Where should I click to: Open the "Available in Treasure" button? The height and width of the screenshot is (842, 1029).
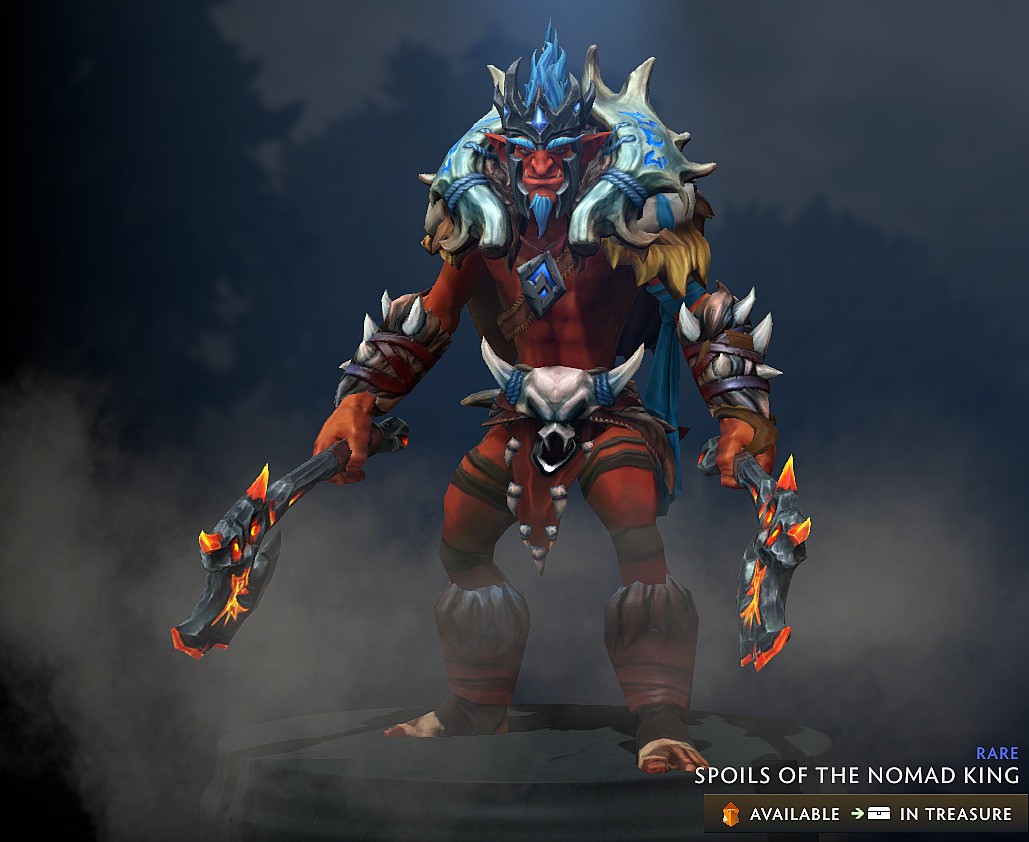(x=865, y=813)
